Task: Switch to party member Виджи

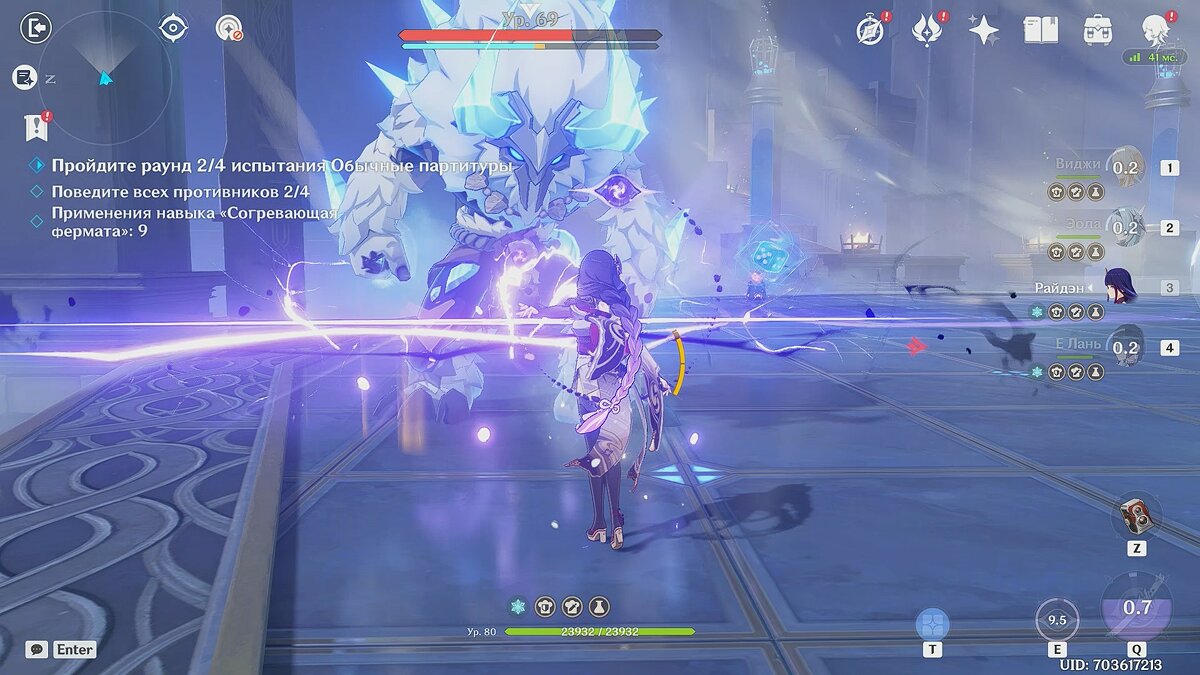Action: pos(1125,168)
